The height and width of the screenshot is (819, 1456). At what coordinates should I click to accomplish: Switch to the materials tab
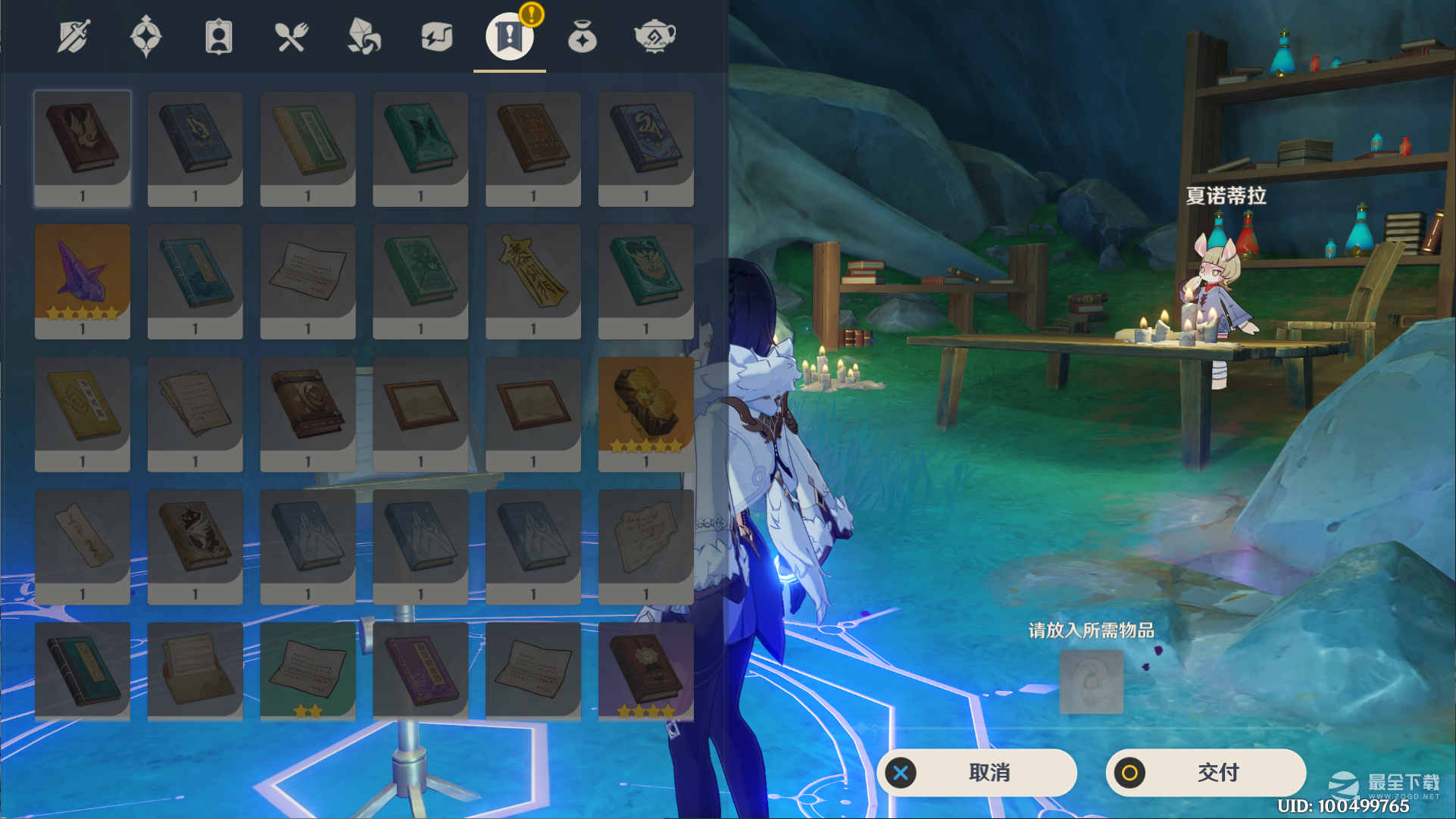[x=364, y=36]
